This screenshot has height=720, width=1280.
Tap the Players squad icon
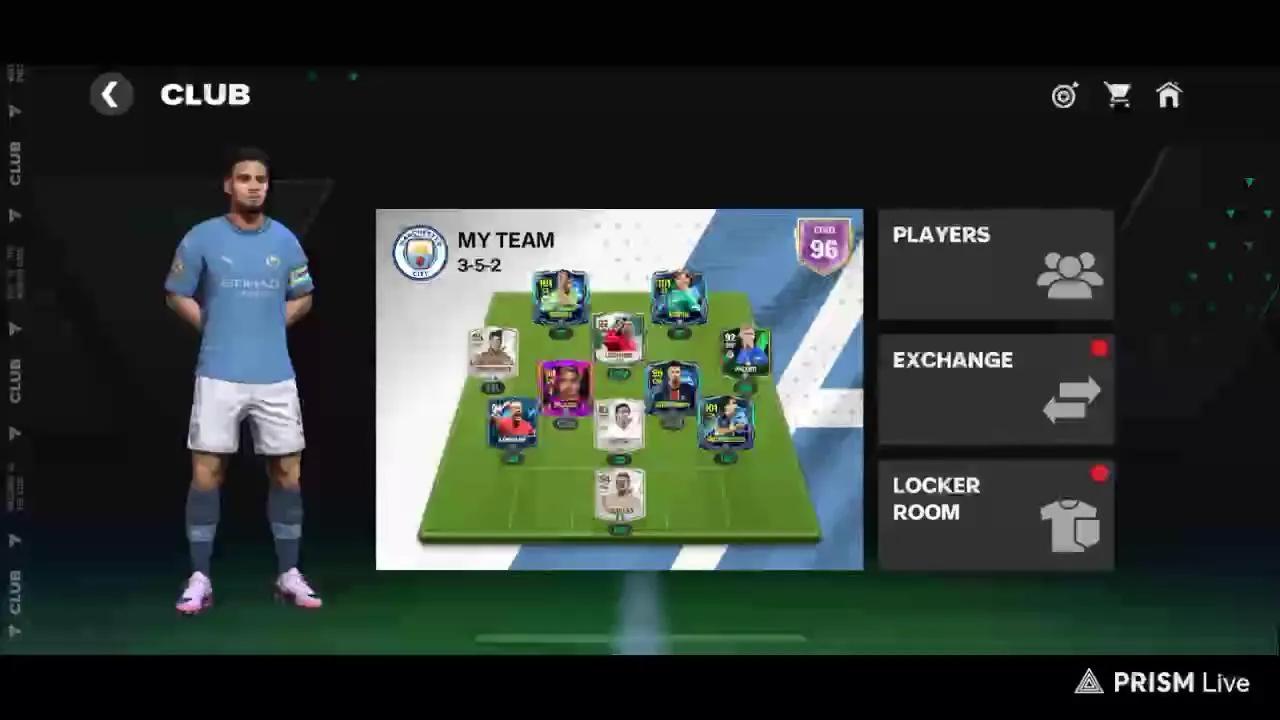[x=1070, y=277]
